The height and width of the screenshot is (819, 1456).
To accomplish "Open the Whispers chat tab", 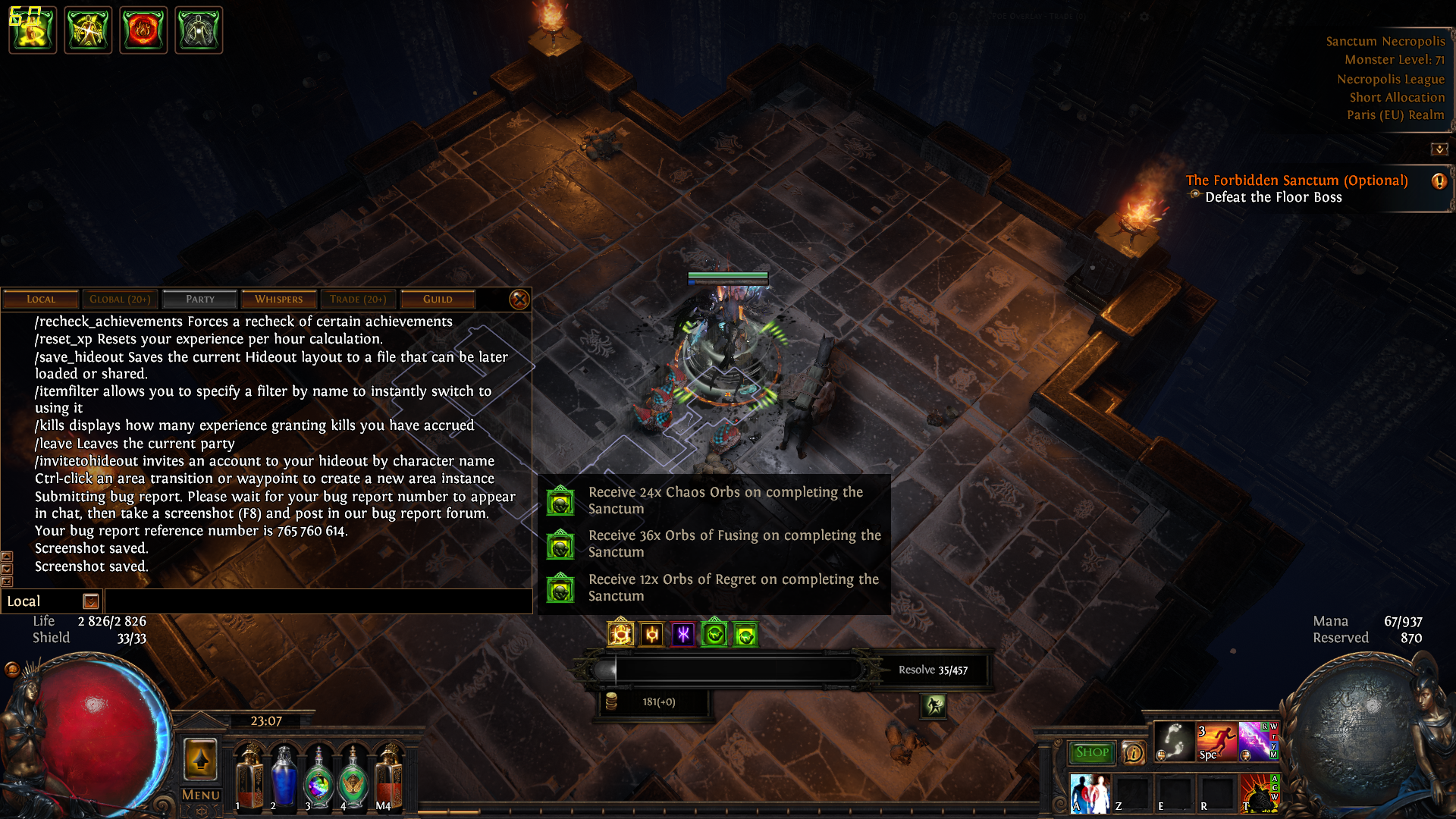I will (x=278, y=300).
